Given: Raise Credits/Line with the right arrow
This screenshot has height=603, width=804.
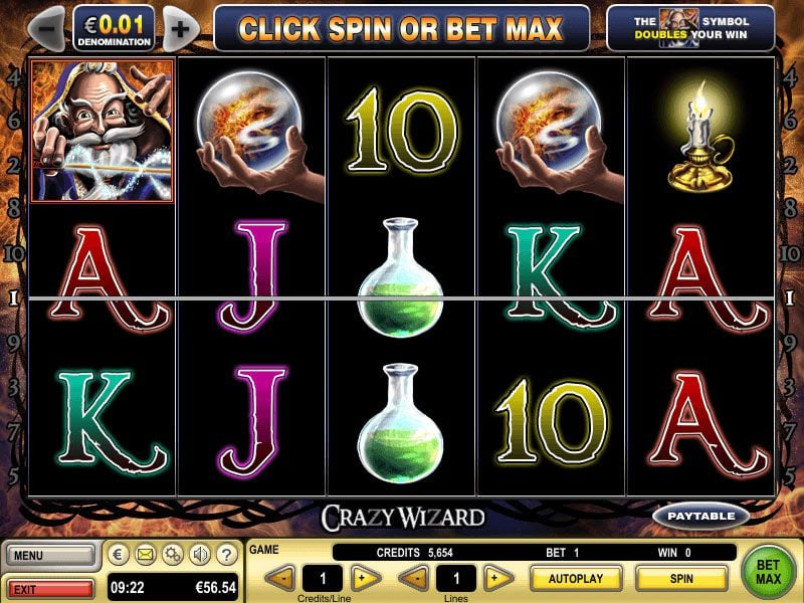Looking at the screenshot, I should 366,578.
